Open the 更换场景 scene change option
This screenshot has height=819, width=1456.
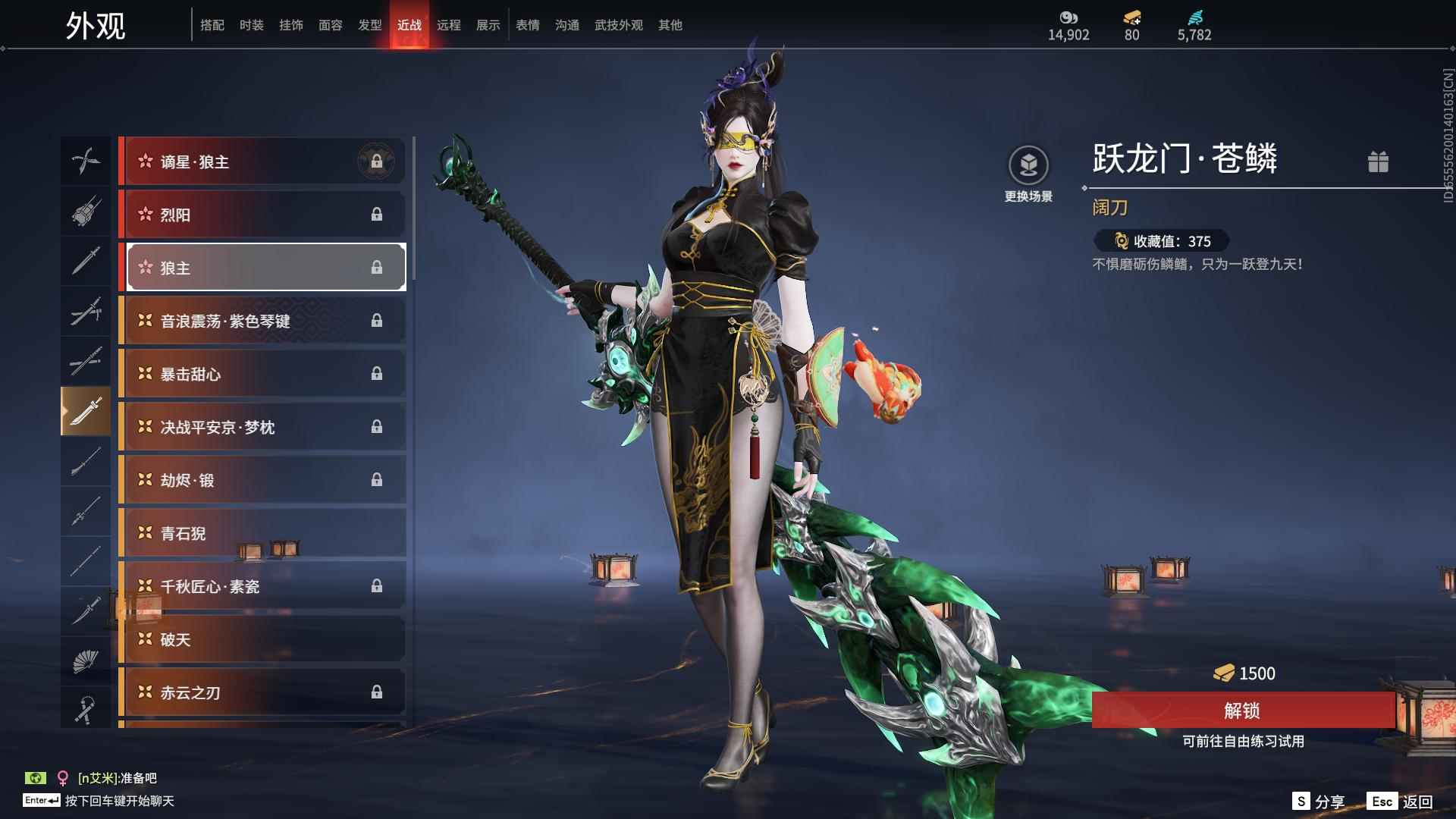1028,174
